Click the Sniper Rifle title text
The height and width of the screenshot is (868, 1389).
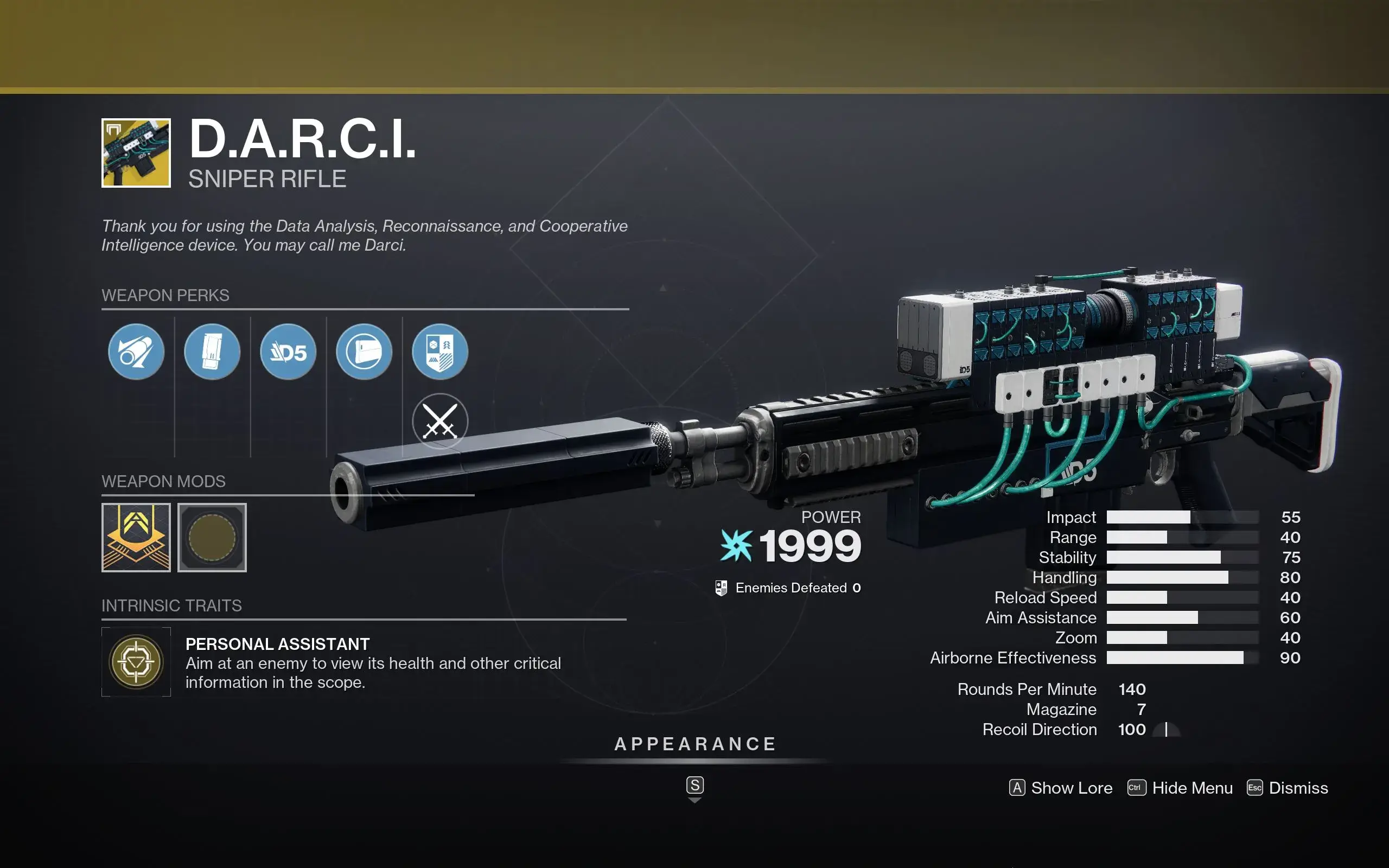[267, 178]
